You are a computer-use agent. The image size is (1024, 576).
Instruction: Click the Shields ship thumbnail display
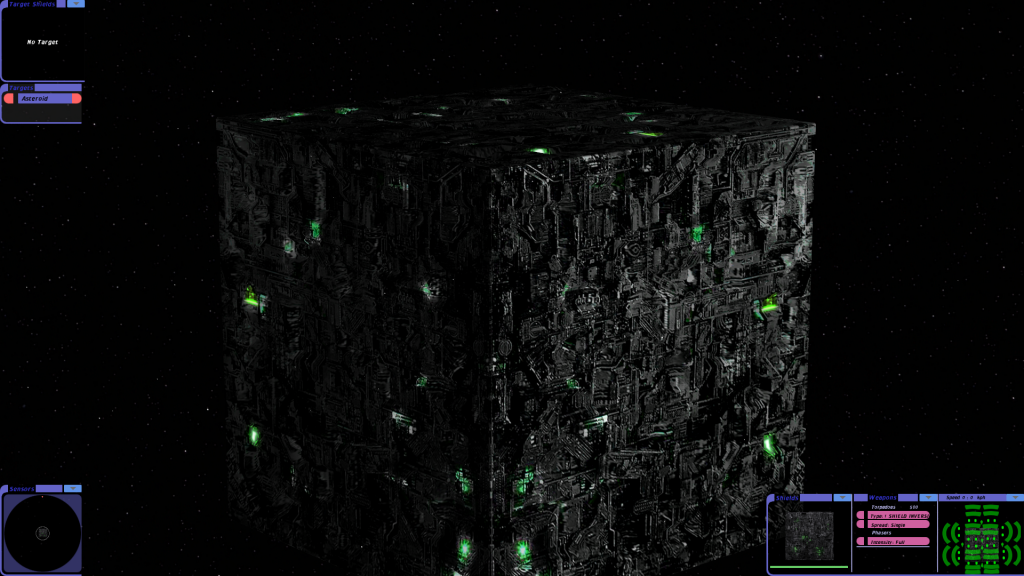coord(809,535)
